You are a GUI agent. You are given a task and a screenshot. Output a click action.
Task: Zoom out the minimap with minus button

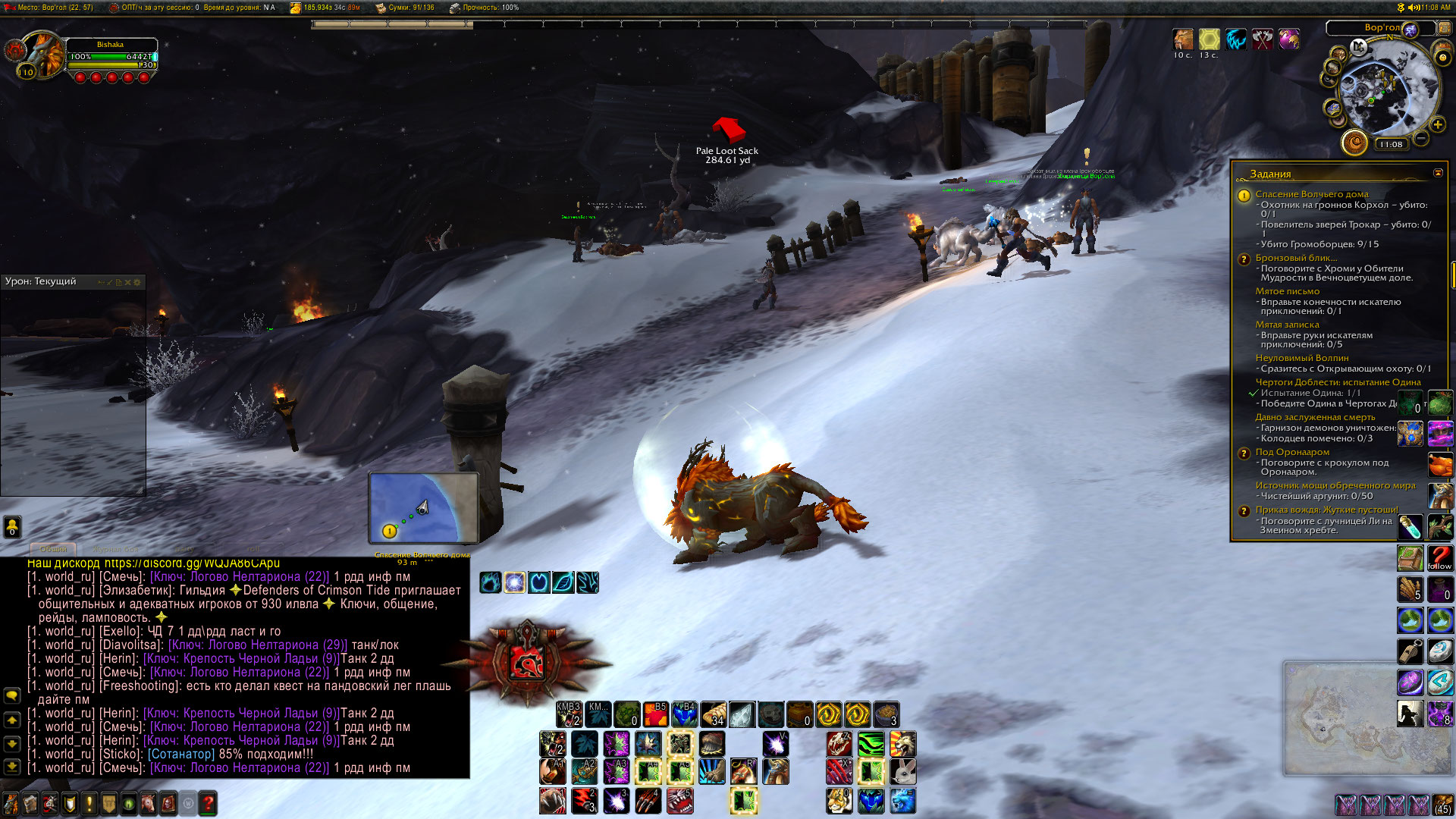pos(1421,138)
